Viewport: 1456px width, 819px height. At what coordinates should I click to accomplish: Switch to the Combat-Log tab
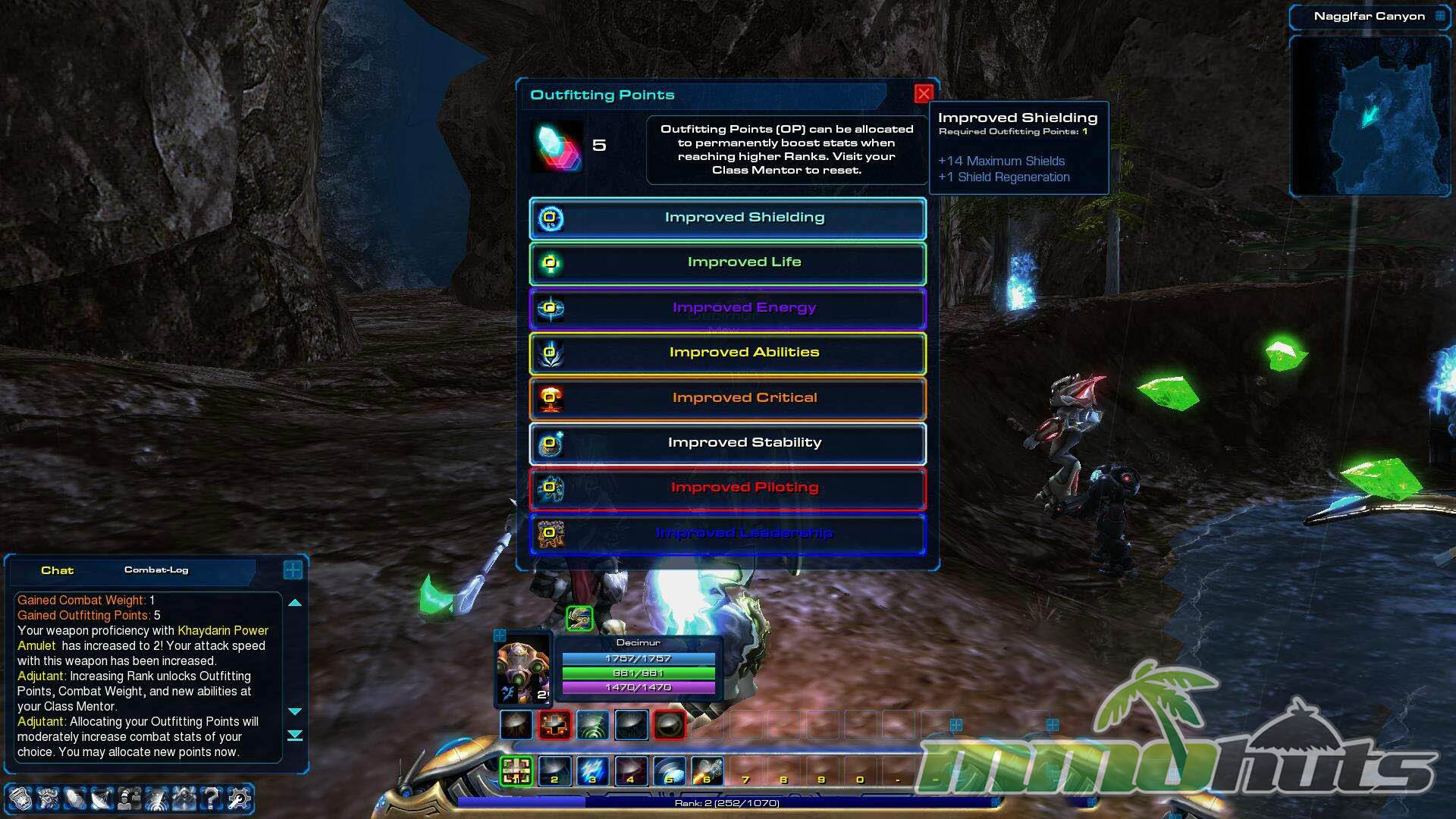156,570
